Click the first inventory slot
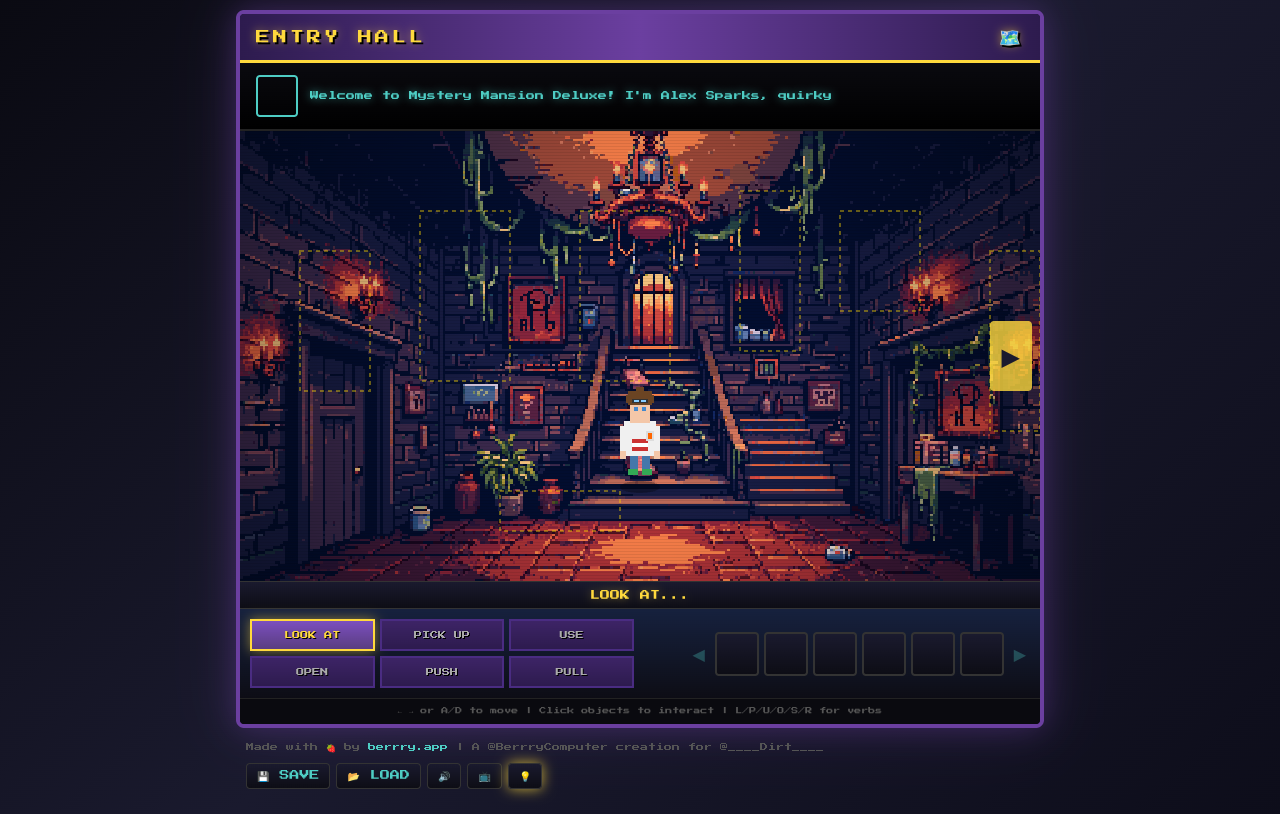The width and height of the screenshot is (1280, 814). tap(736, 654)
